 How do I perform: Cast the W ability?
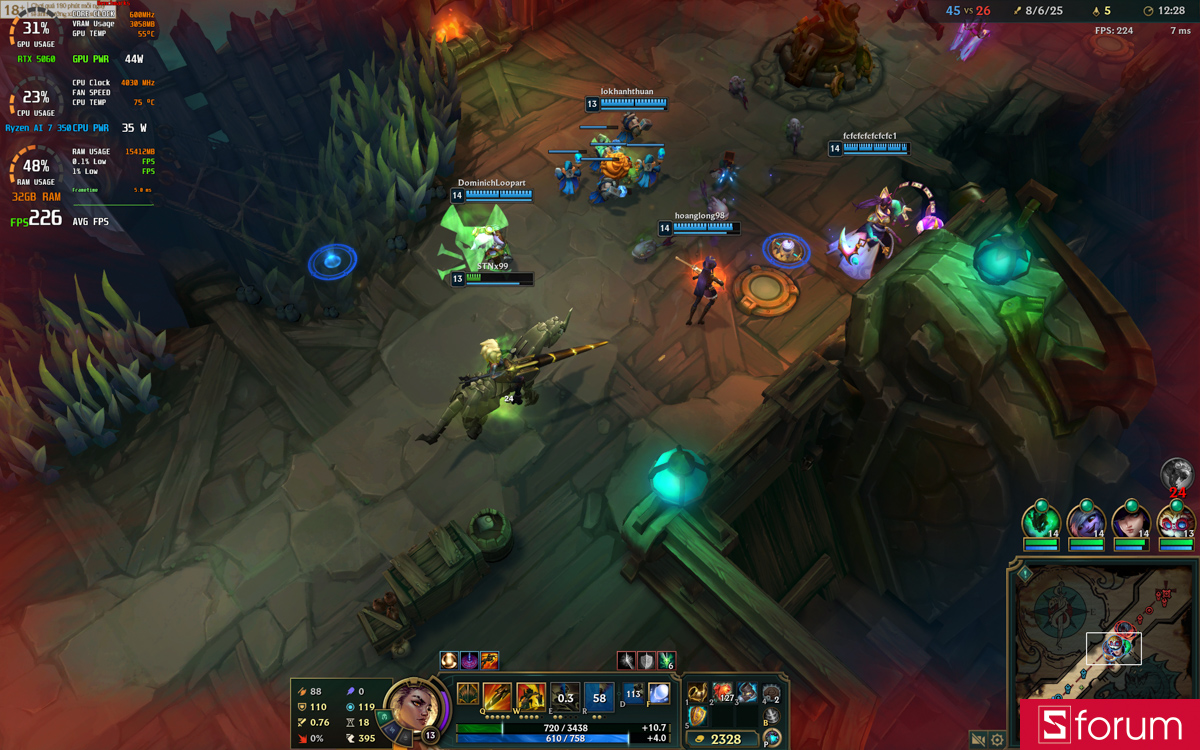[x=531, y=695]
